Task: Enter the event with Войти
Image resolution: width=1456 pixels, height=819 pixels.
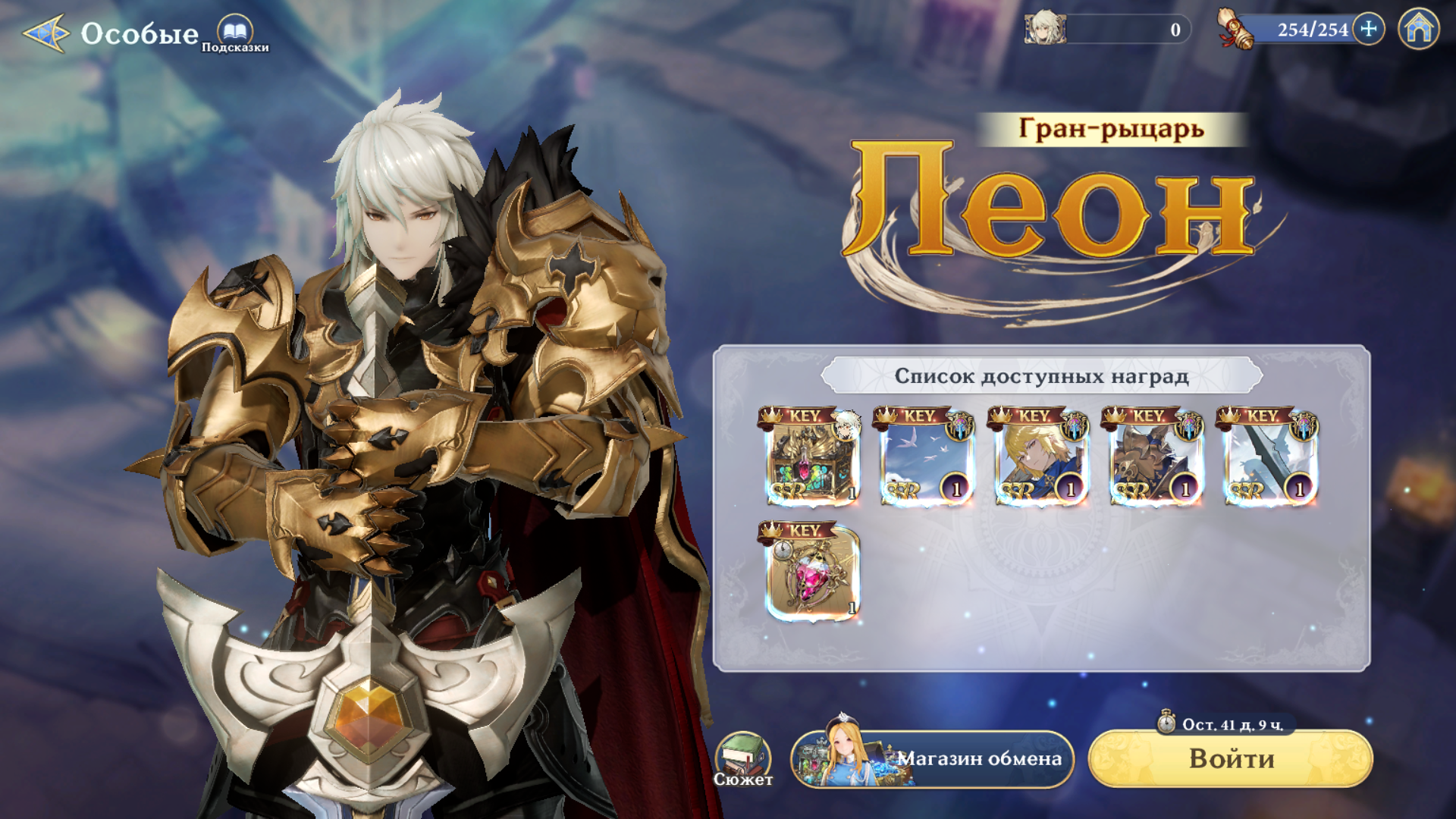Action: pos(1230,758)
